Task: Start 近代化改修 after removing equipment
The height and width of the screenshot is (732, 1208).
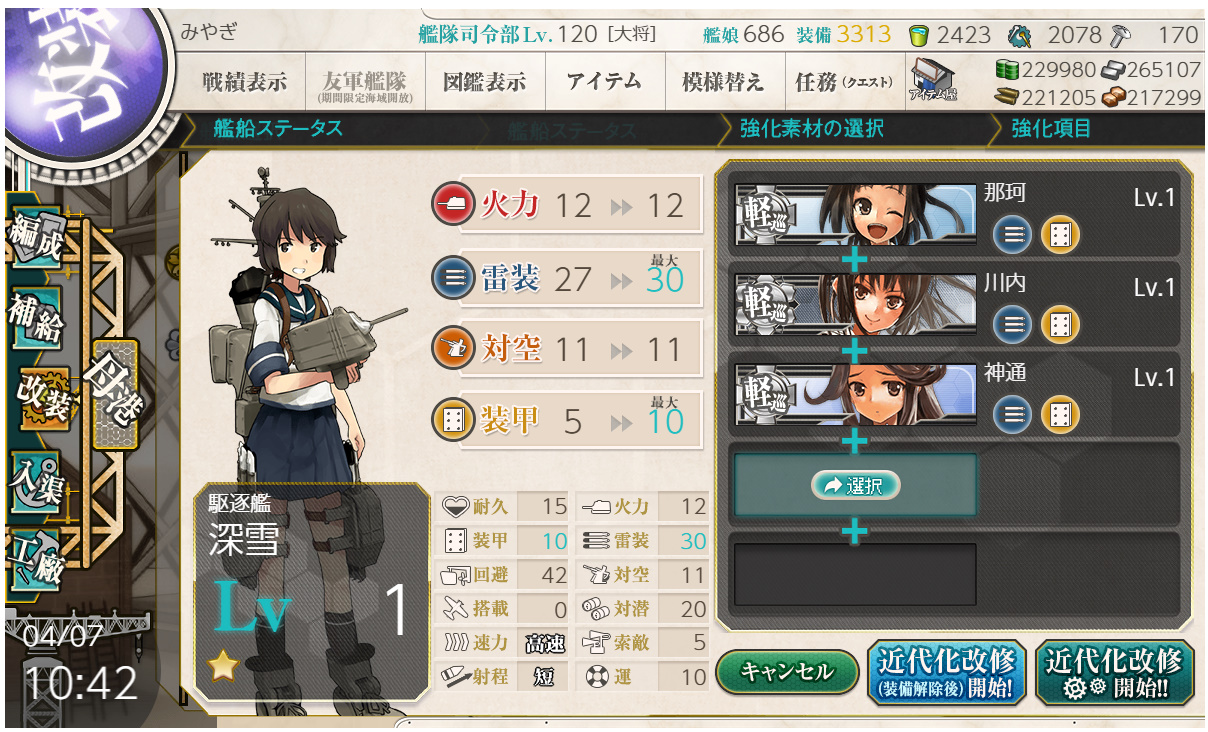Action: point(946,672)
